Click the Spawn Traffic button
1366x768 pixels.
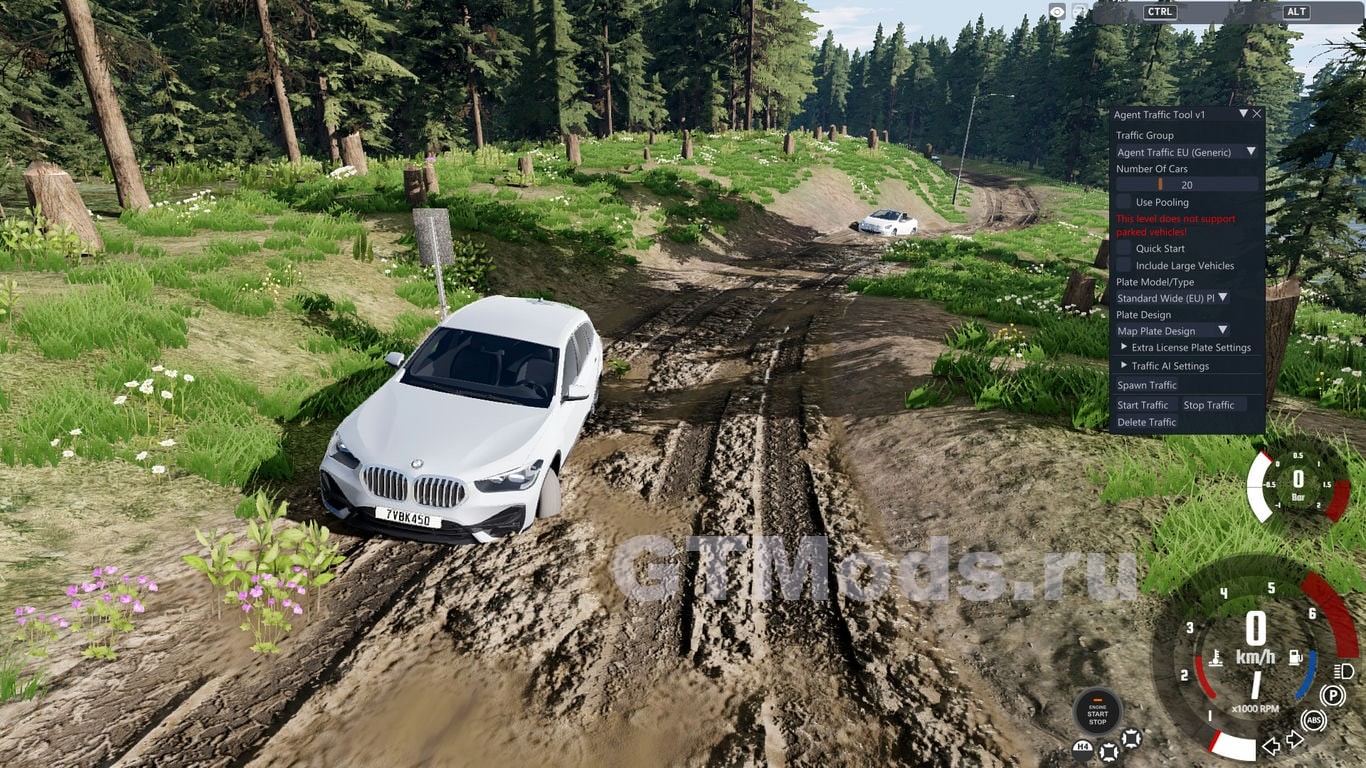[1147, 385]
